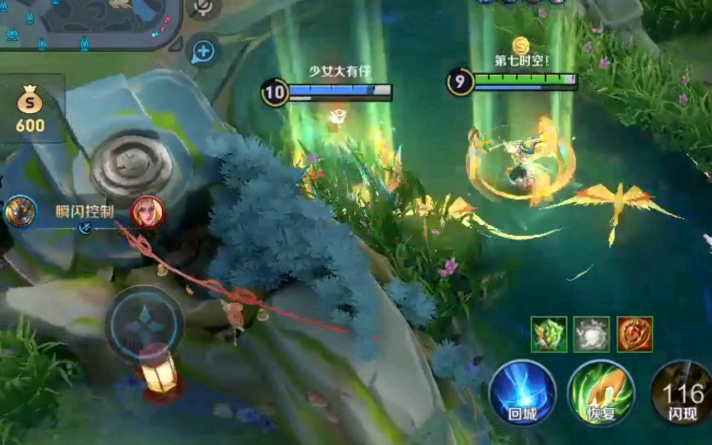Tap the blue plus chat bubble button
This screenshot has height=445, width=712.
[203, 51]
